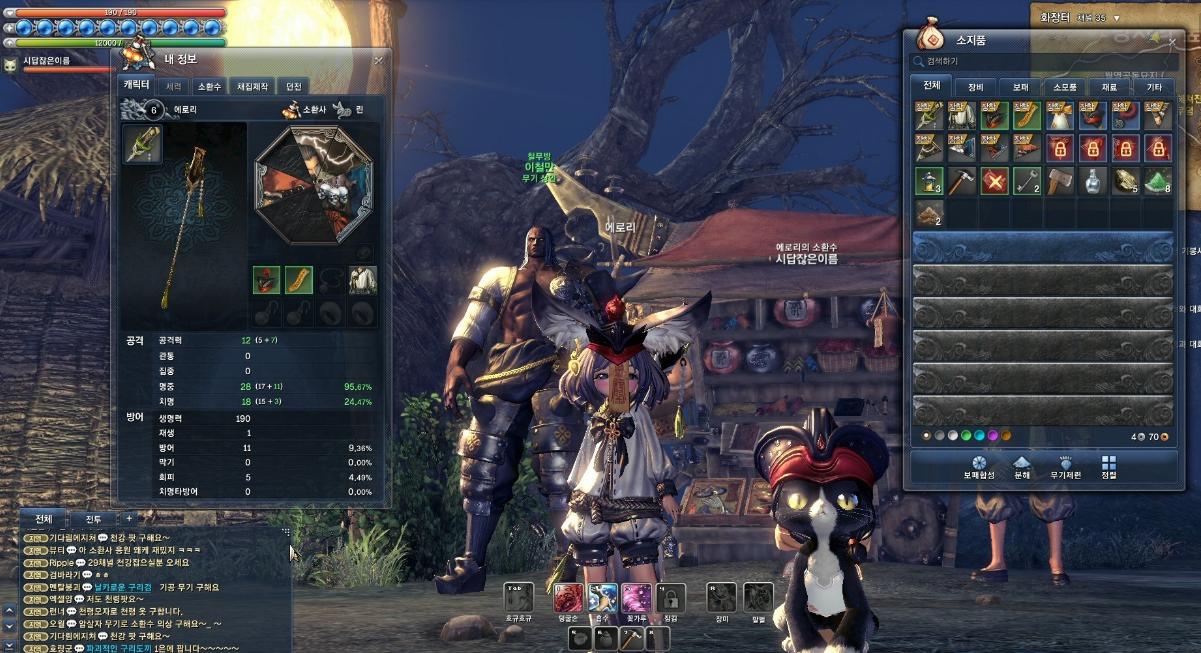
Task: Click the inventory search field
Action: click(x=1040, y=62)
